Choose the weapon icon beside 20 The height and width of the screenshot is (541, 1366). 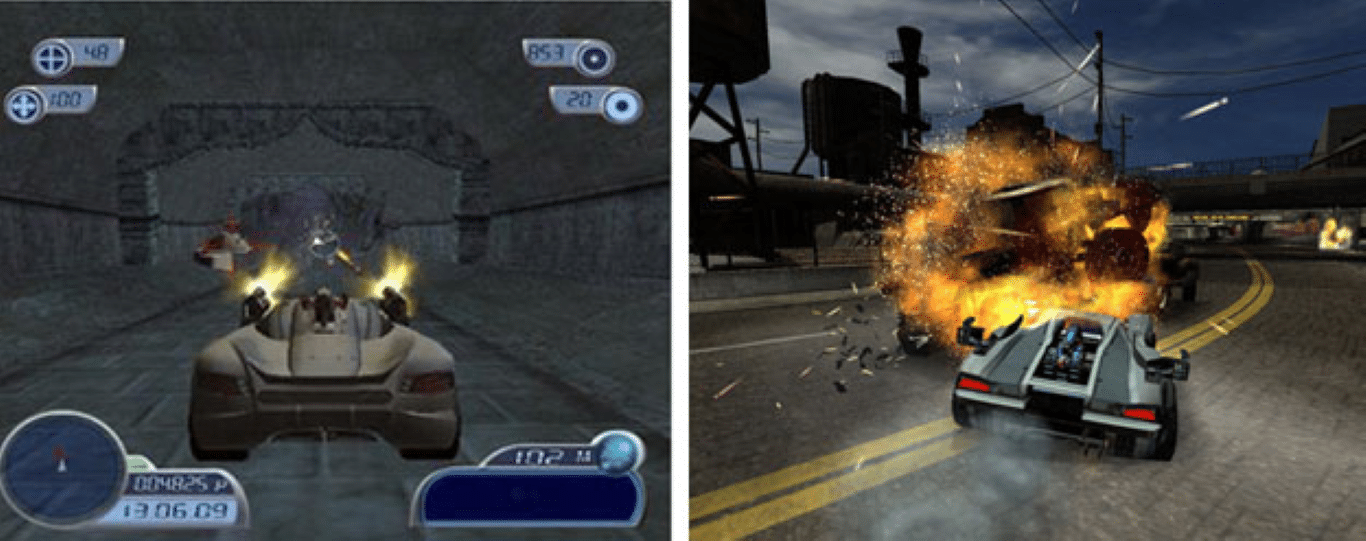622,105
